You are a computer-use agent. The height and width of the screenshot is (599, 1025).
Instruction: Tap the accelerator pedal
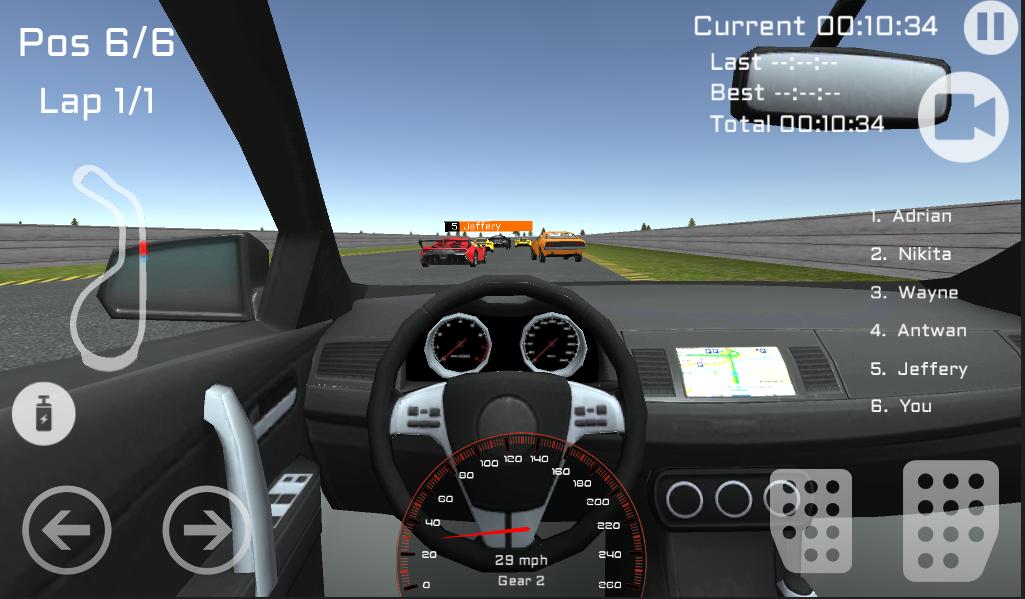(x=950, y=520)
